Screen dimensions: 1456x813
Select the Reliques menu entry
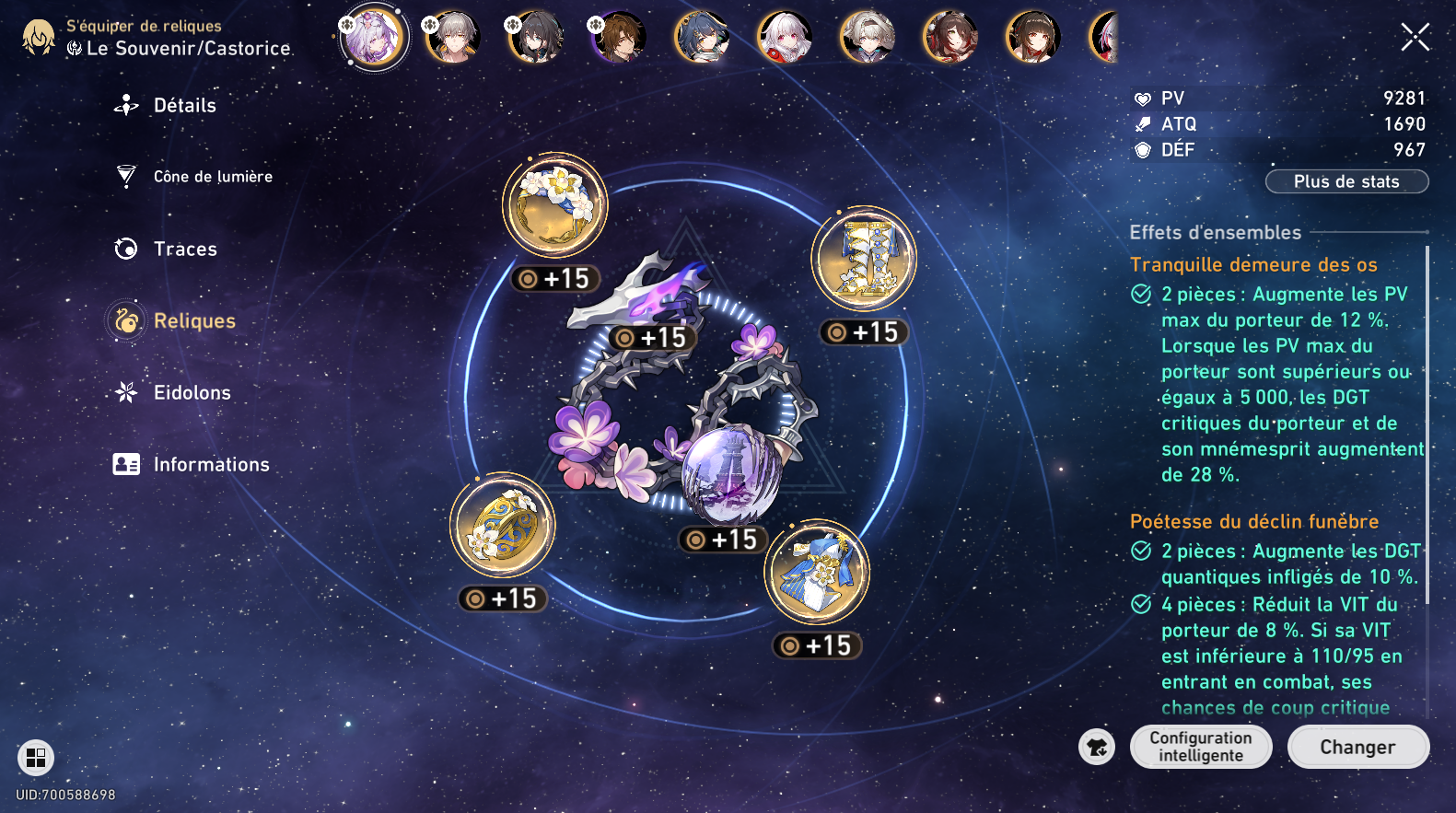tap(193, 320)
